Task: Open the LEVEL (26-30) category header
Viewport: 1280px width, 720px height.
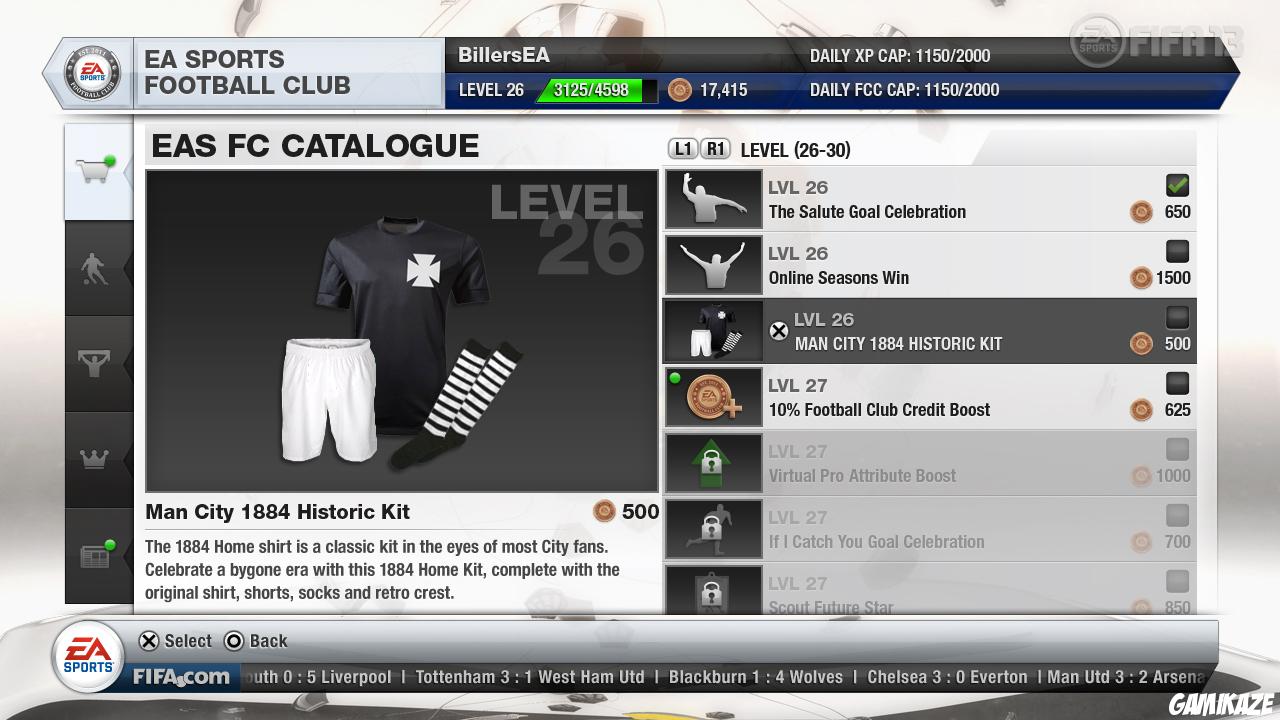Action: point(795,148)
